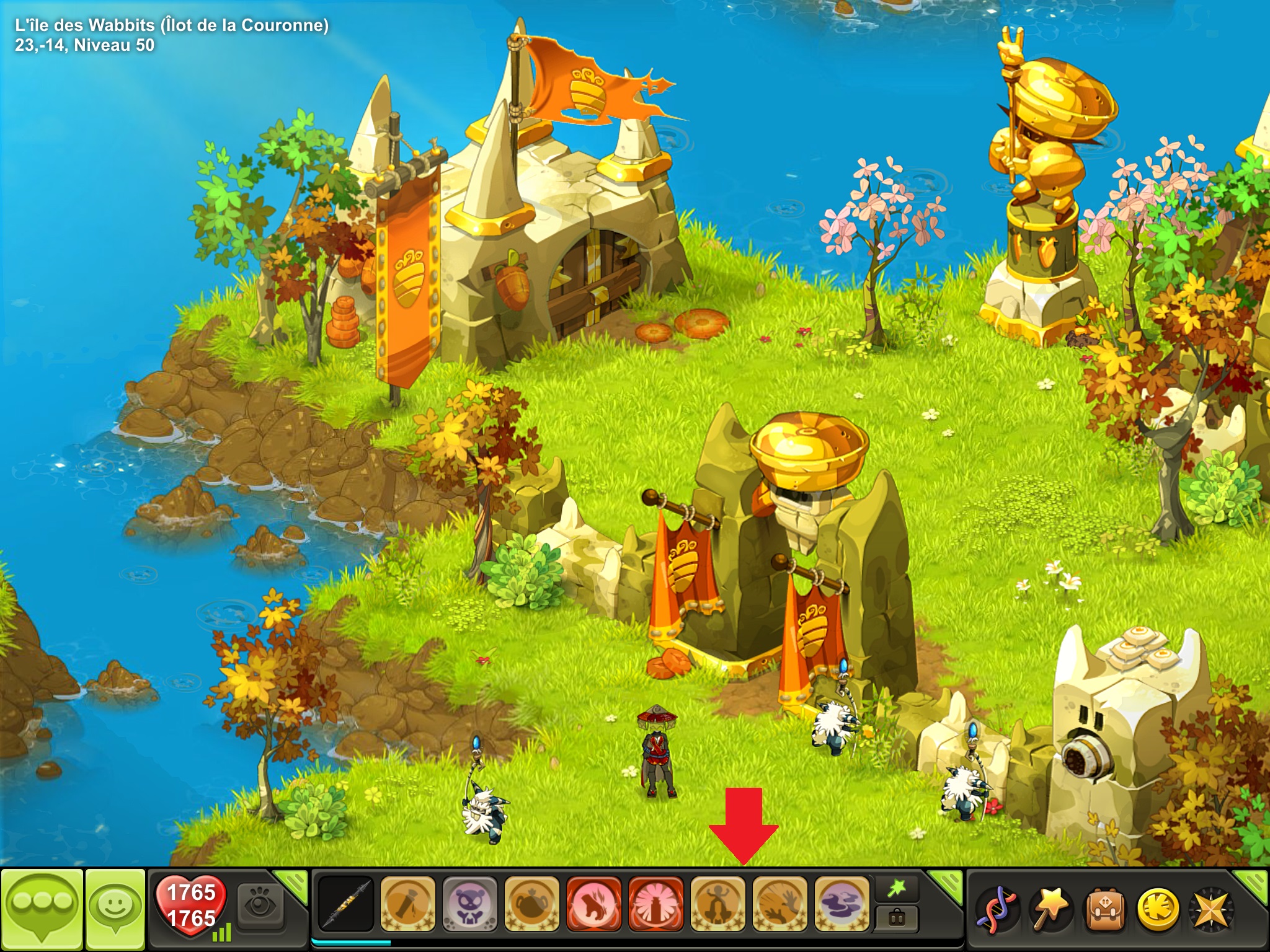Screen dimensions: 1270x952
Task: Cast the two hands pushing spell
Action: click(779, 904)
